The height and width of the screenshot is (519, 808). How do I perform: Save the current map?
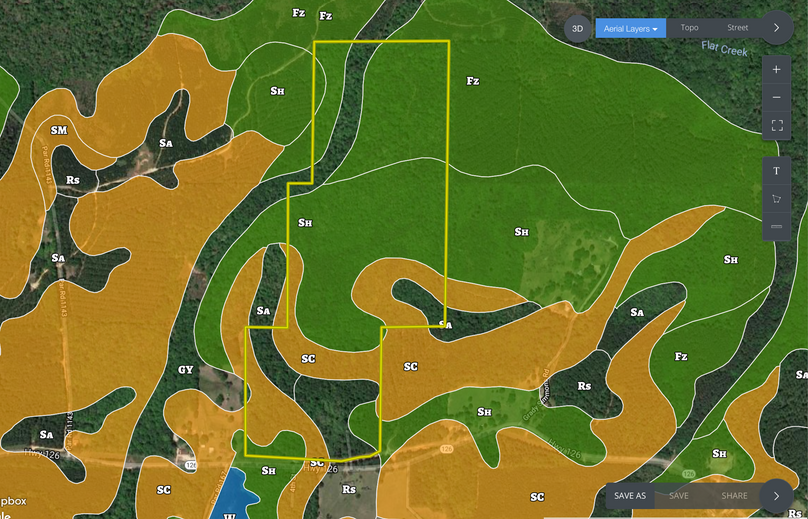click(679, 496)
